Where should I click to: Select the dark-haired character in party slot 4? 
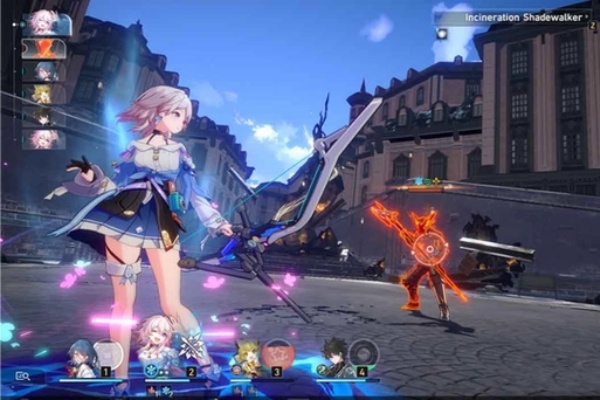click(334, 357)
